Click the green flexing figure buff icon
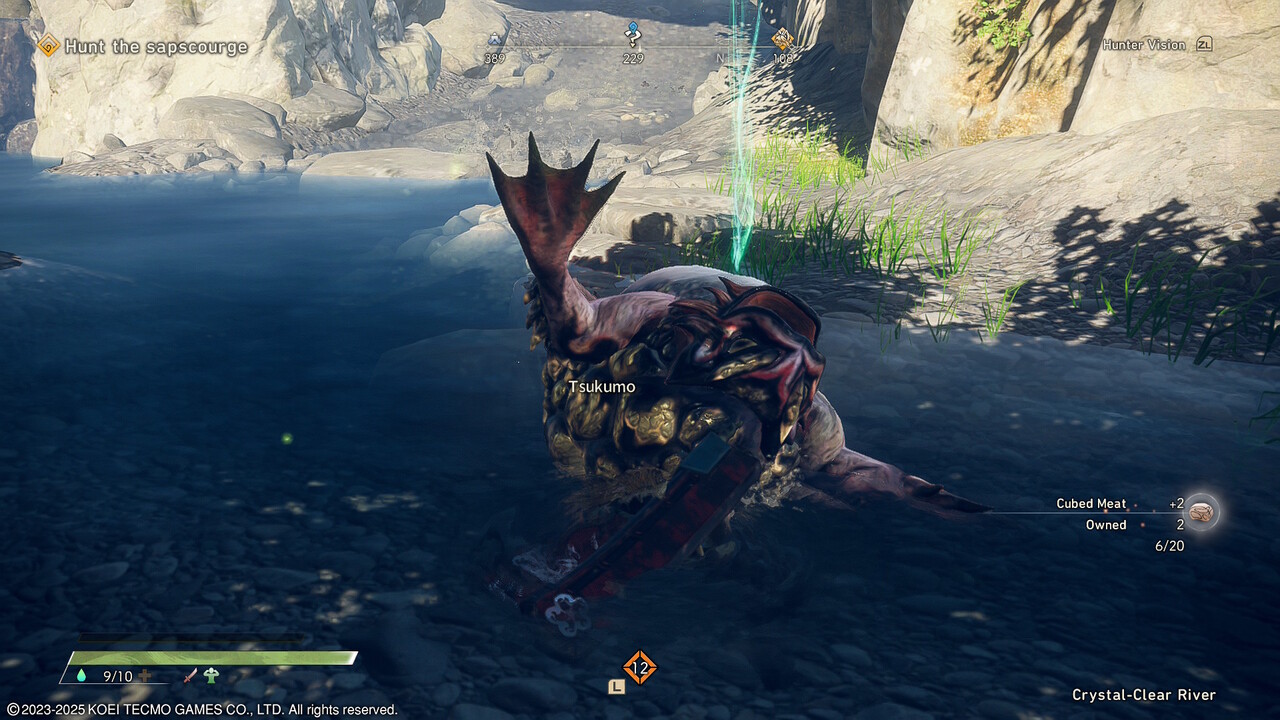1280x720 pixels. coord(211,676)
